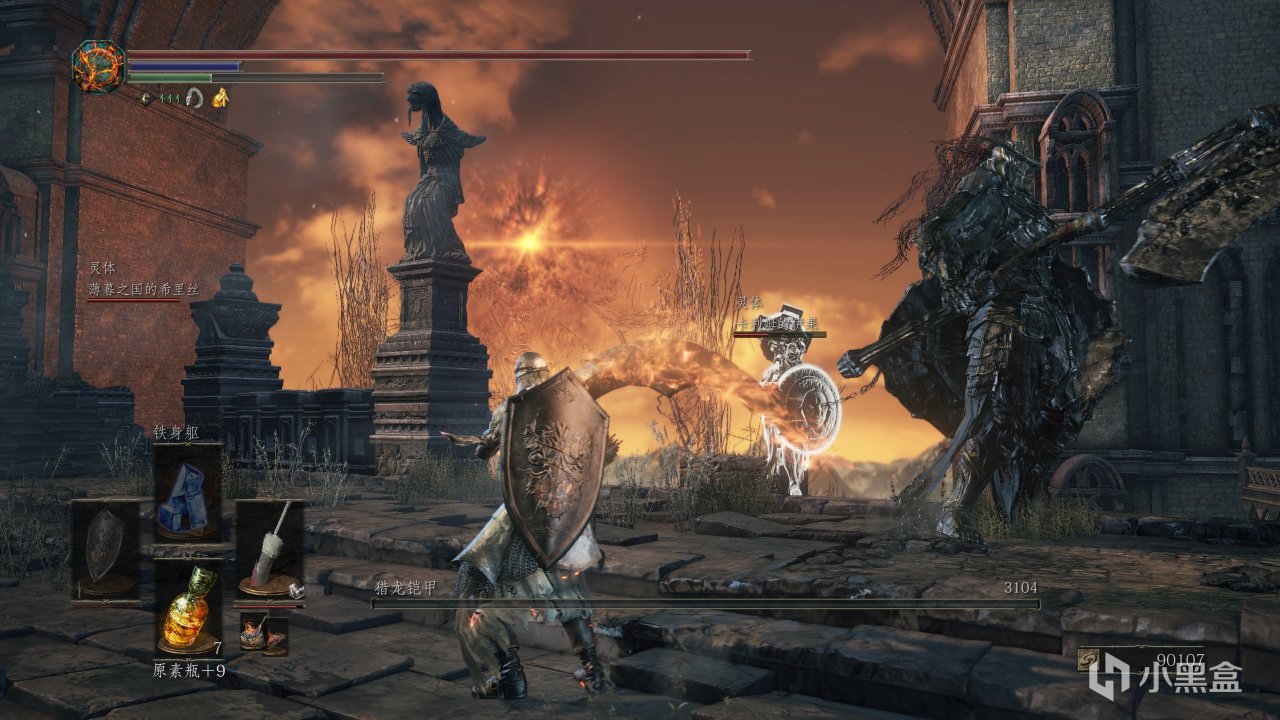Click the souls emblem beside the 90107 counter

tap(1089, 660)
